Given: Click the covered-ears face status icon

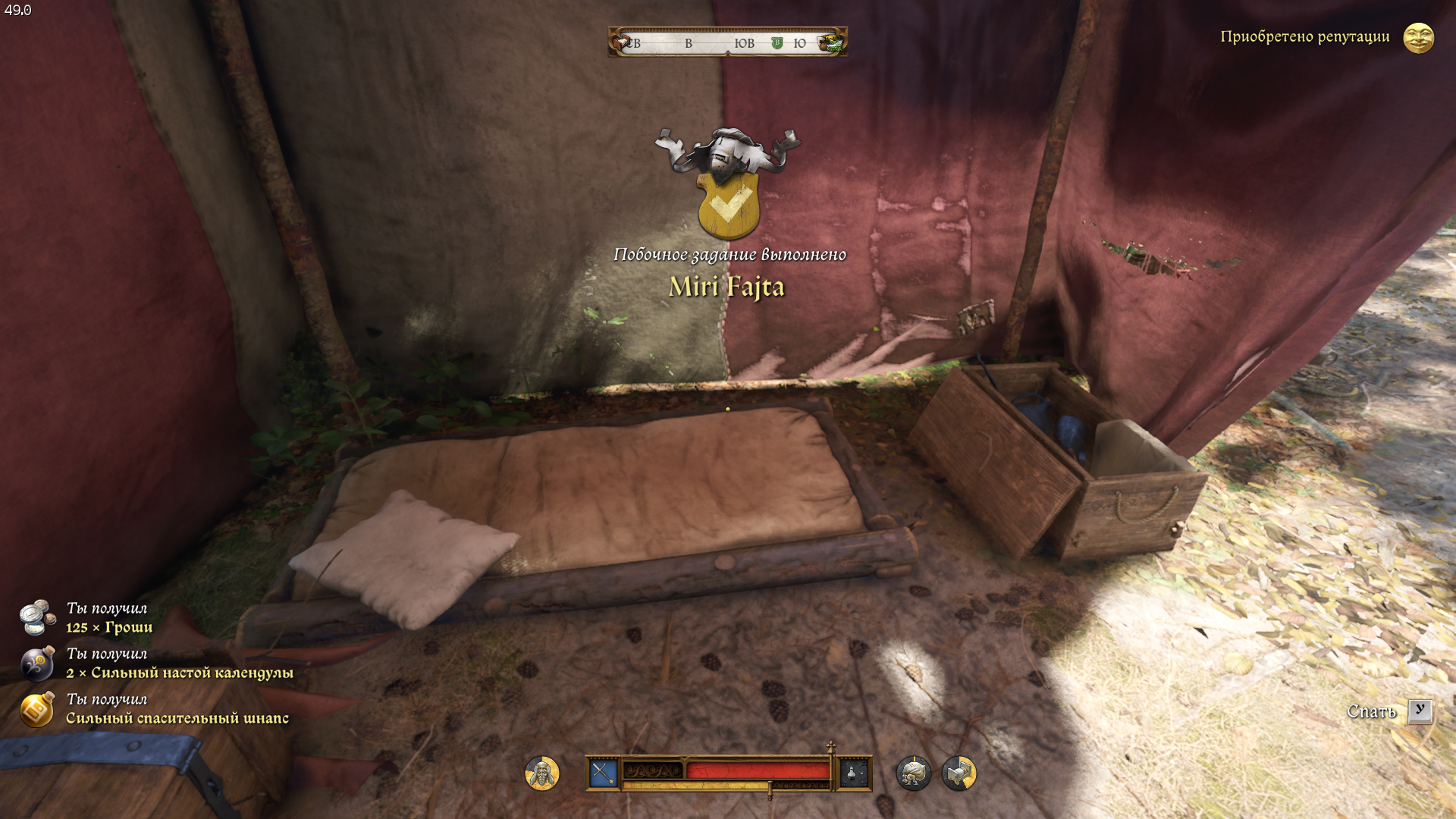Looking at the screenshot, I should 542,773.
